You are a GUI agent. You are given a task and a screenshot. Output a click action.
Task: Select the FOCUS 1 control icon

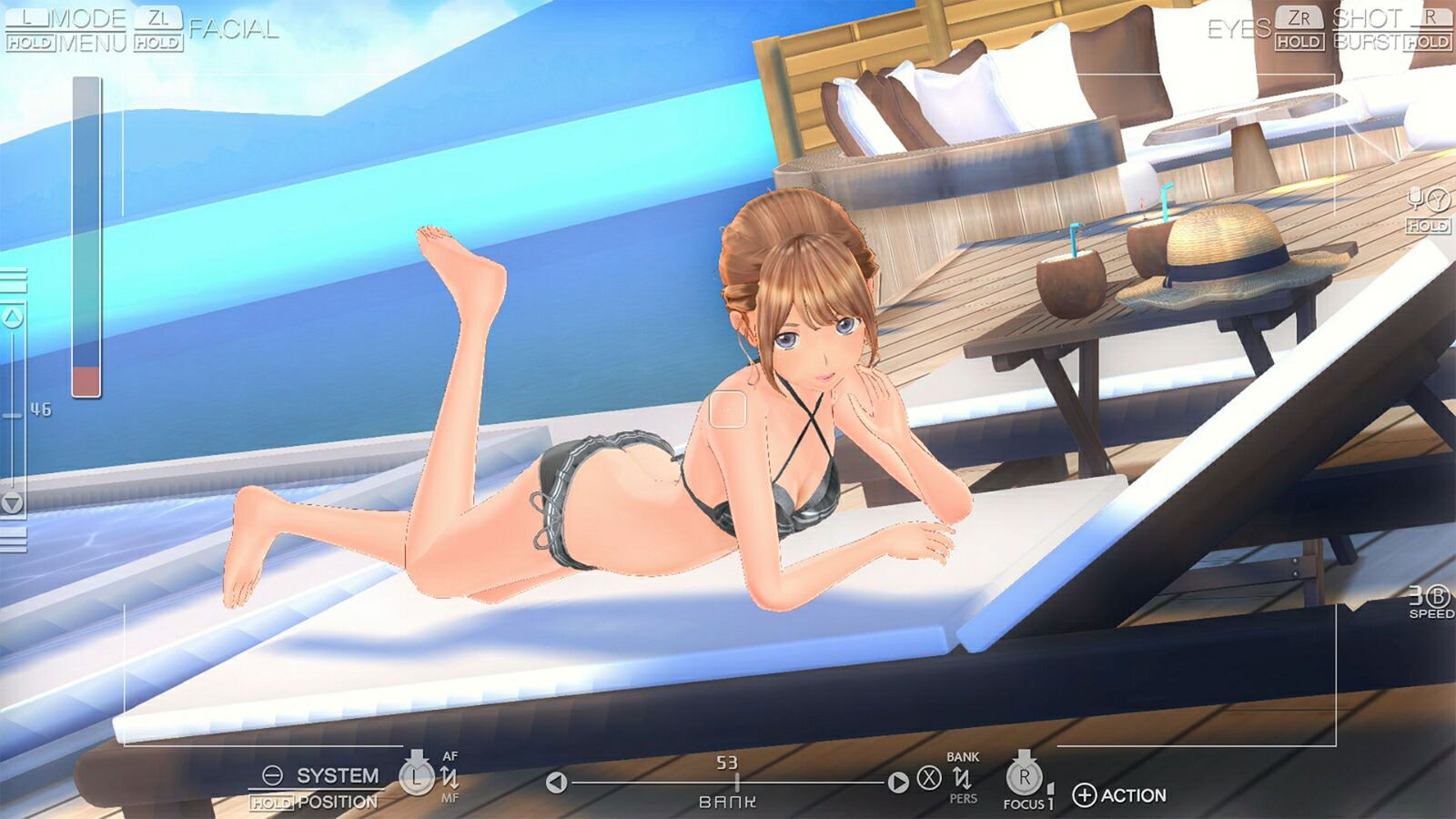1022,781
